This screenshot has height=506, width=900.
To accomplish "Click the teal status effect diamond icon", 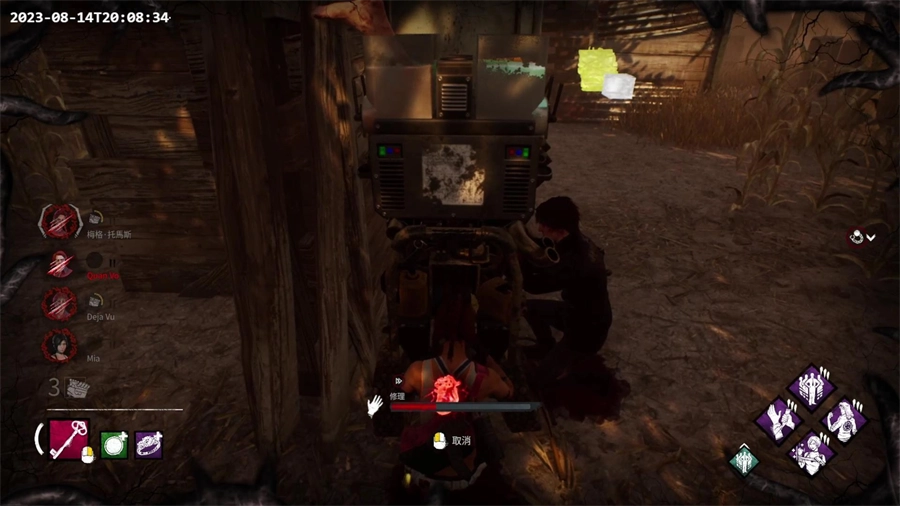I will tap(744, 461).
